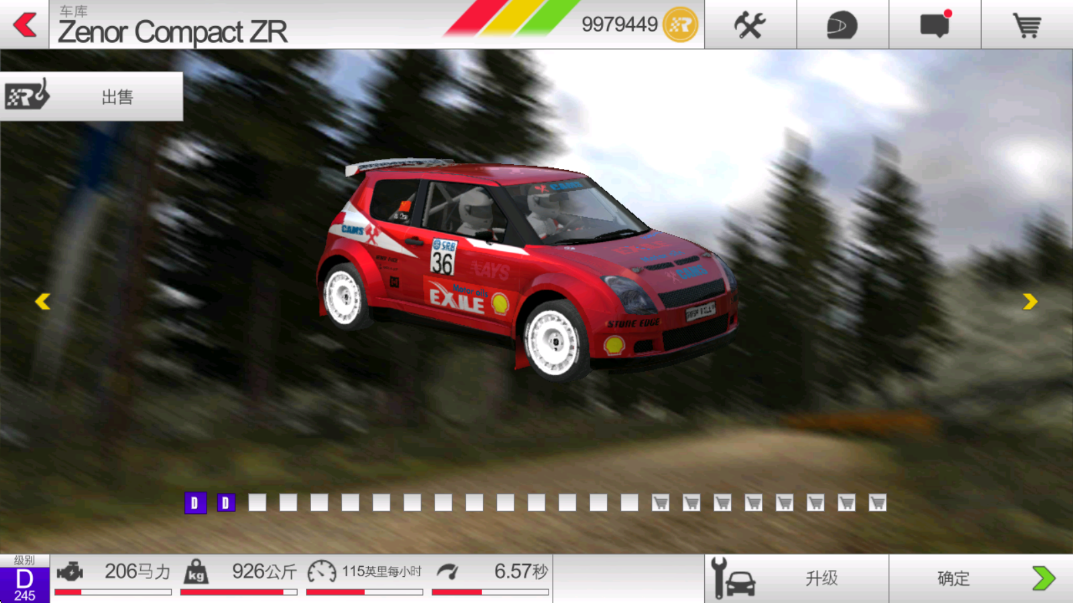Open the 升级 upgrade menu

(x=796, y=578)
